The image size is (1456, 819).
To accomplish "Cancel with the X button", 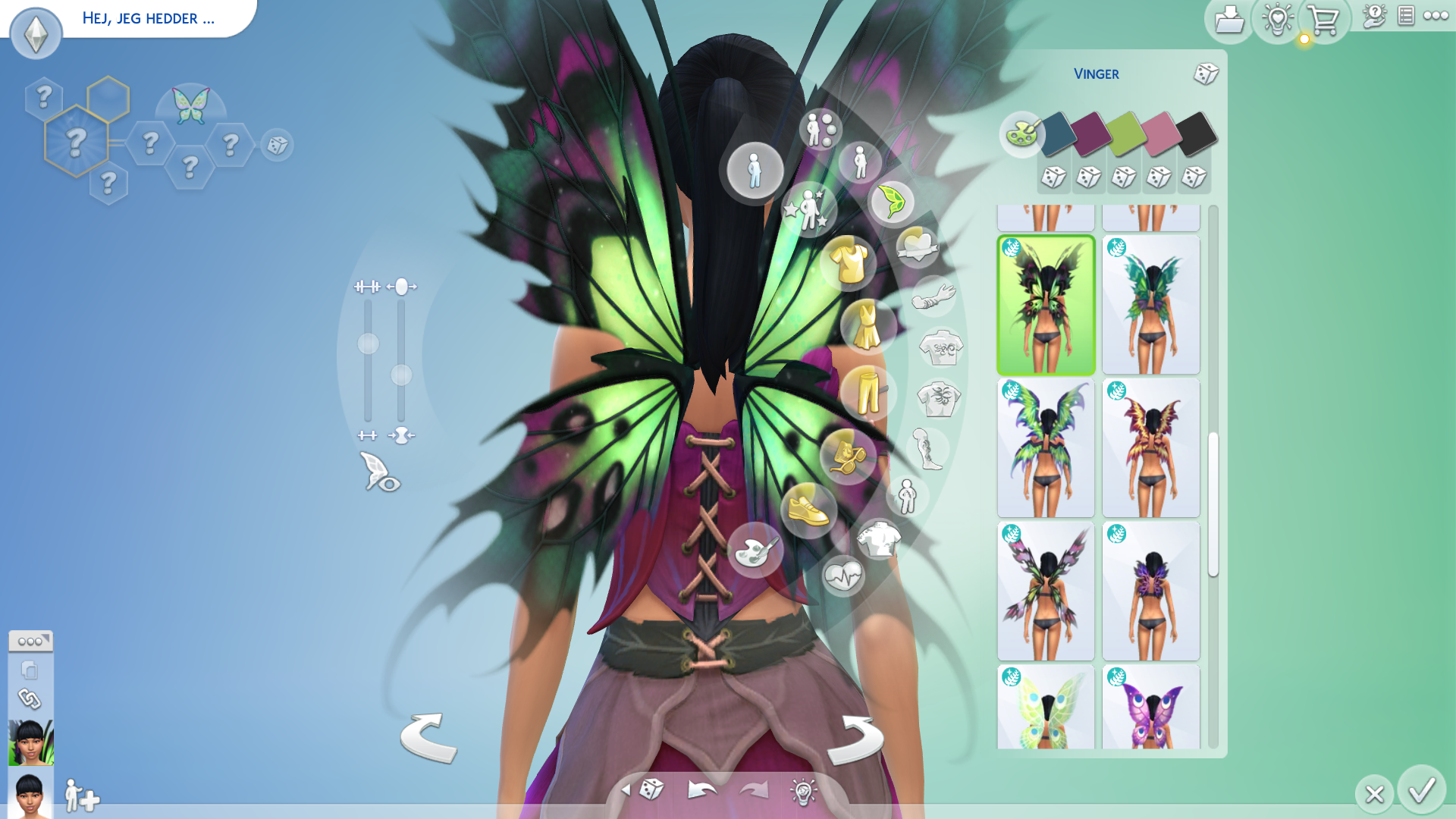I will [x=1374, y=794].
